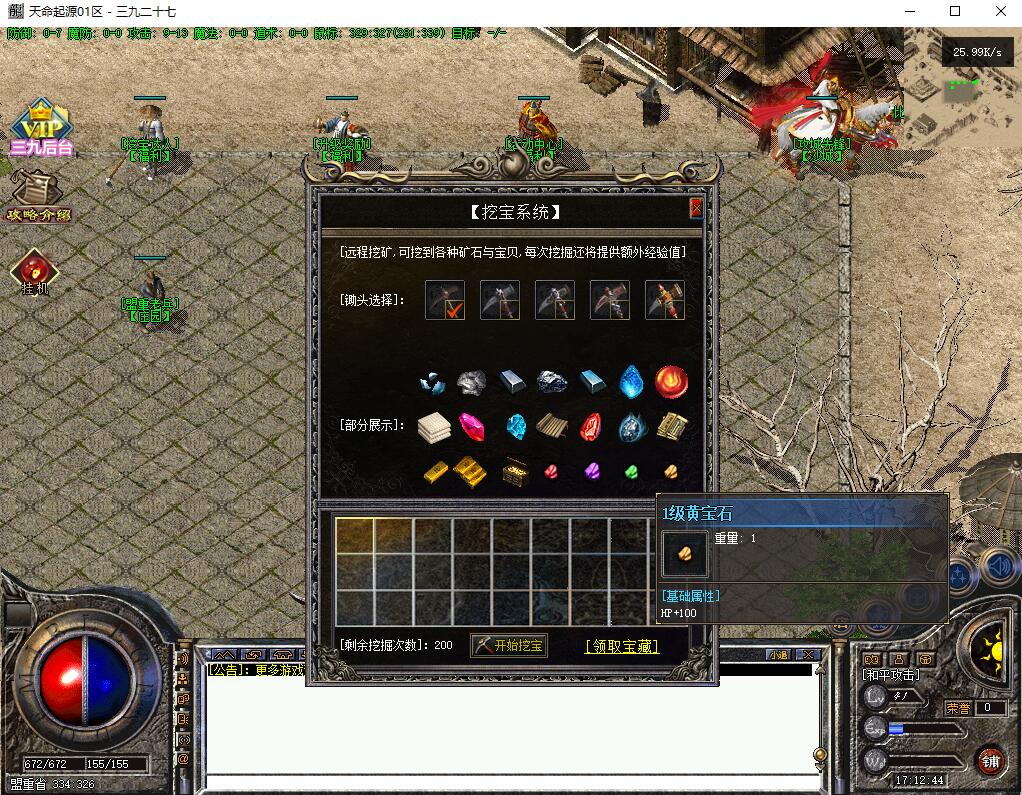This screenshot has width=1022, height=795.
Task: Click the treasure chest showcase icon
Action: pos(515,470)
